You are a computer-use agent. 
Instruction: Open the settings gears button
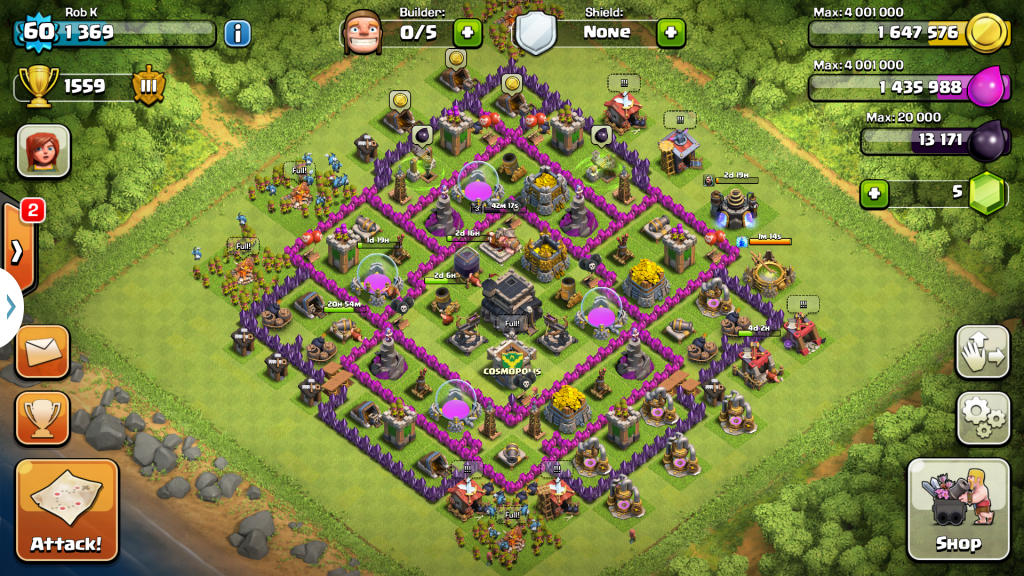click(982, 417)
